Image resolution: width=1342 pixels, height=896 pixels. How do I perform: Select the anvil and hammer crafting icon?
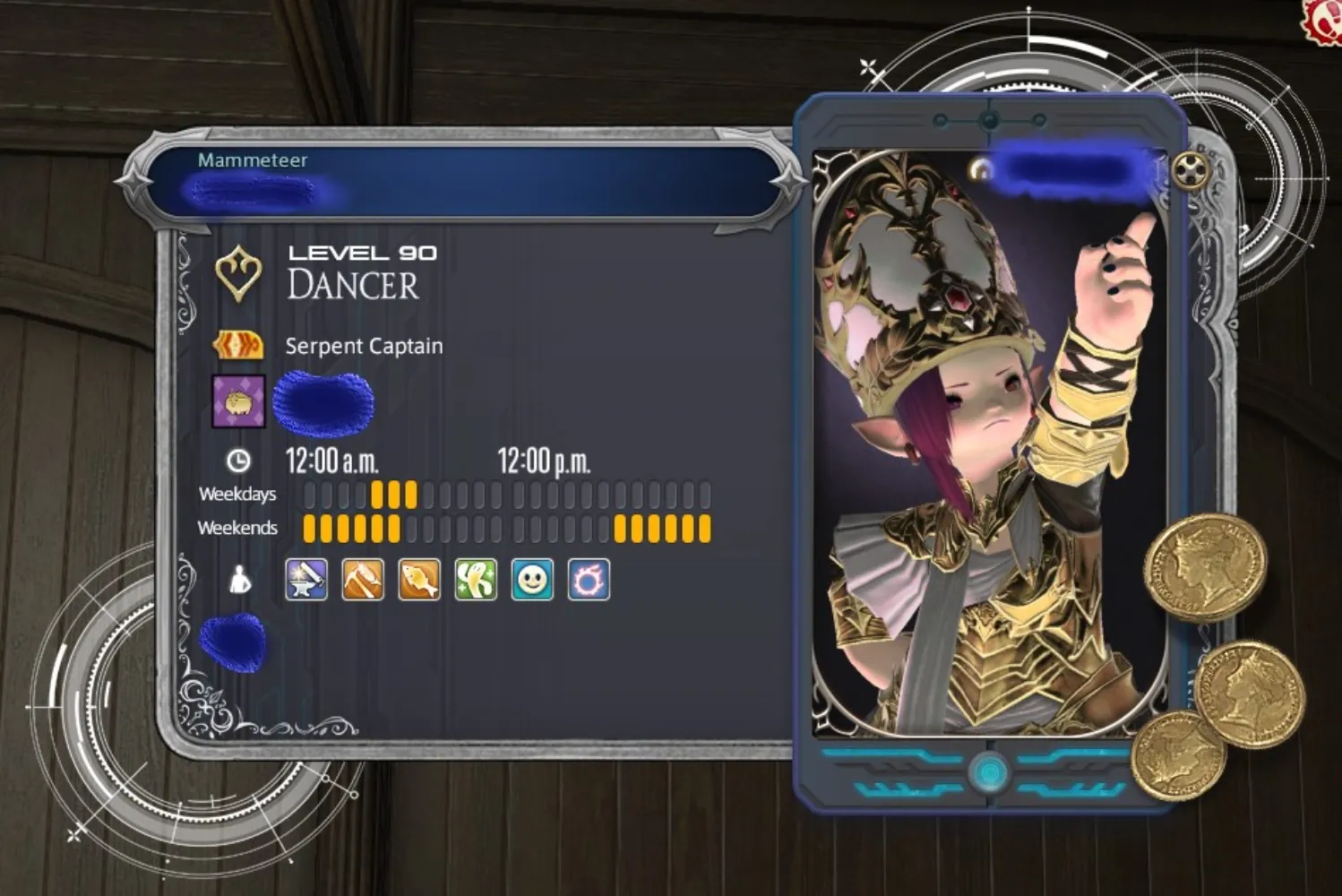click(306, 580)
